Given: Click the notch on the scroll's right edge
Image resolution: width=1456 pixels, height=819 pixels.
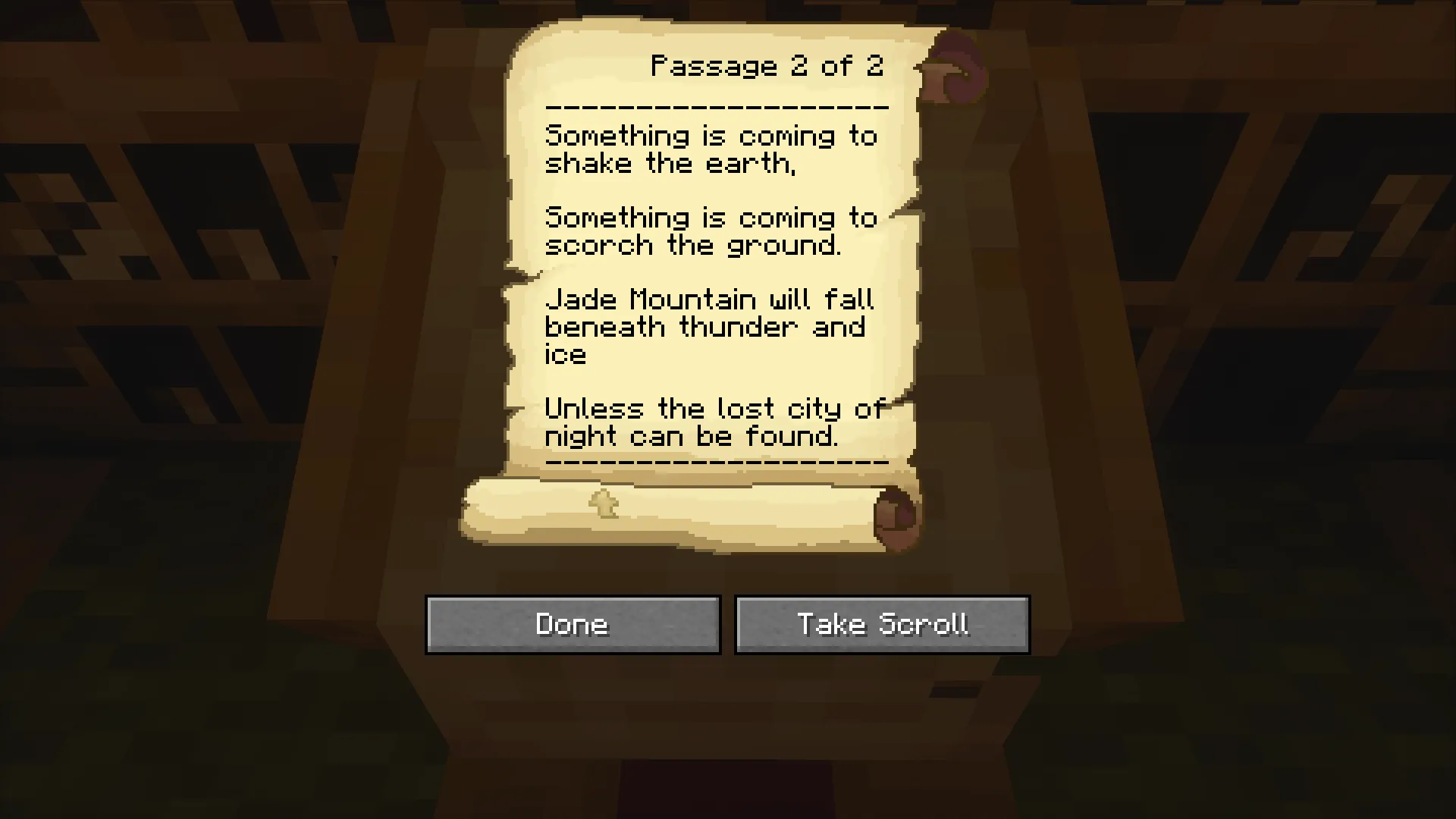Looking at the screenshot, I should point(906,212).
